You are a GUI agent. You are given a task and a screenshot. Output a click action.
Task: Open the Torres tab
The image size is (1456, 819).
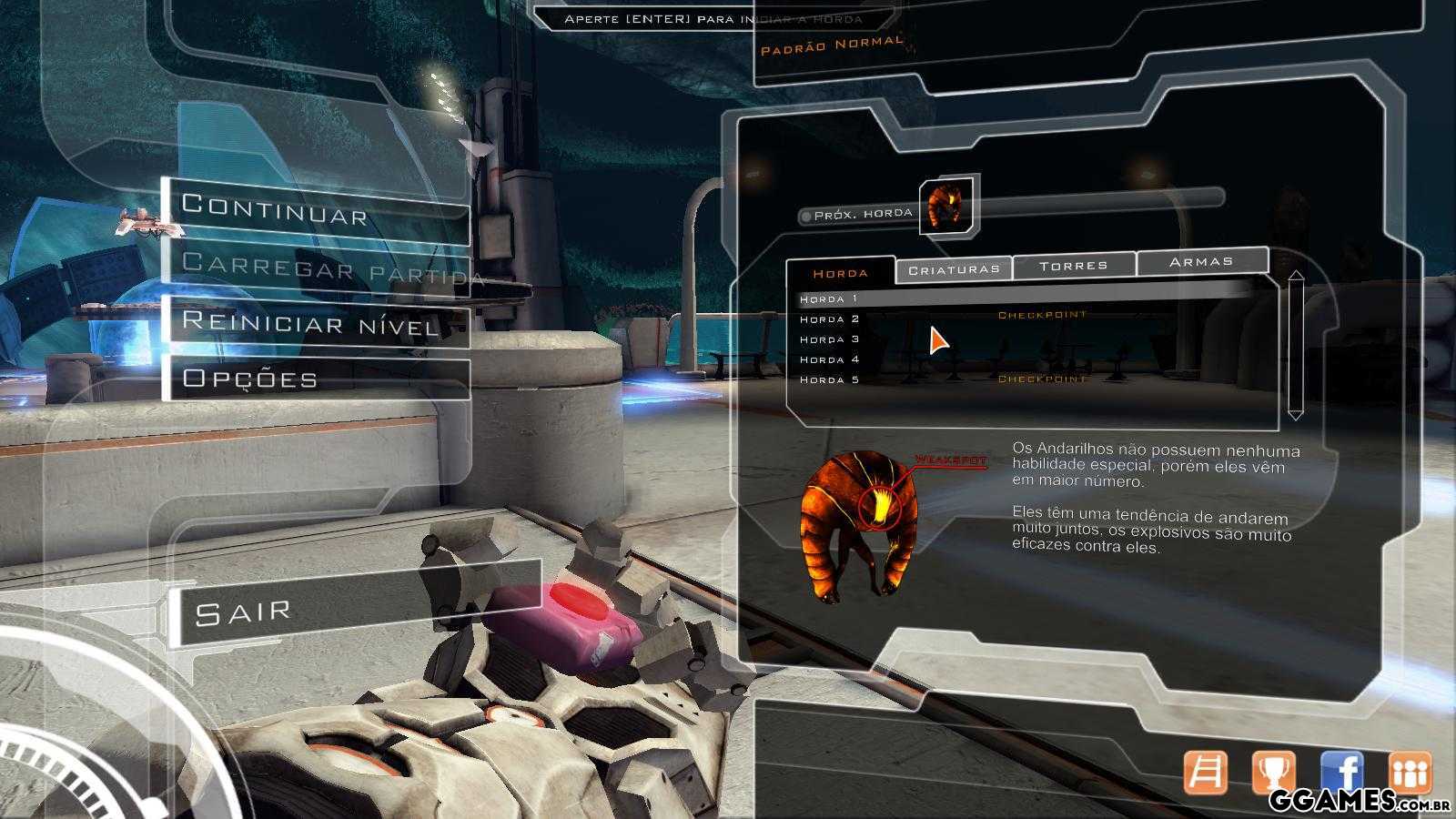(x=1074, y=265)
